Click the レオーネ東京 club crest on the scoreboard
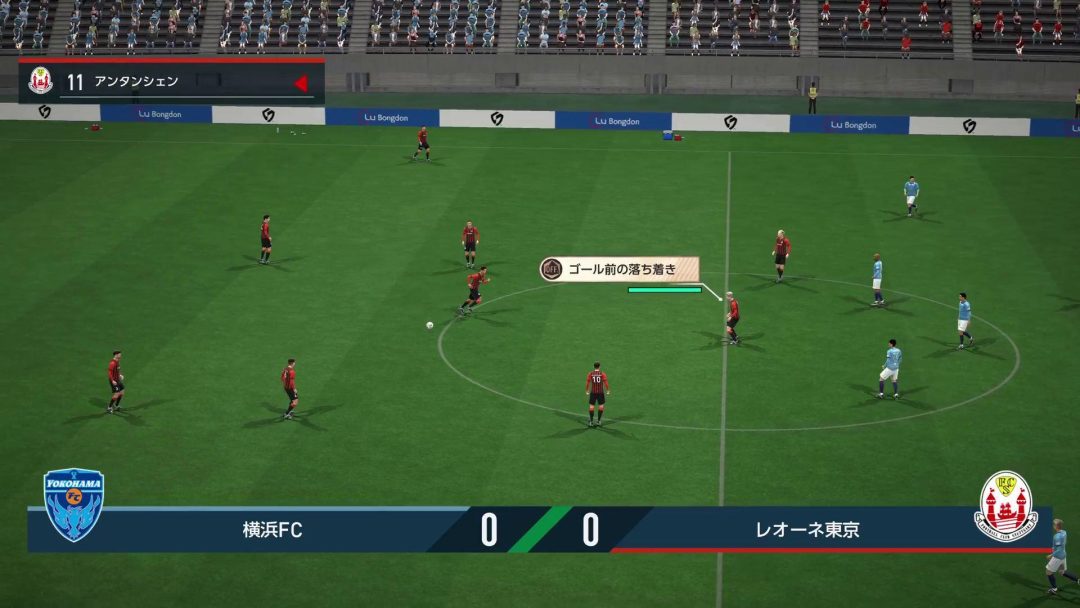The image size is (1080, 608). pyautogui.click(x=1005, y=506)
